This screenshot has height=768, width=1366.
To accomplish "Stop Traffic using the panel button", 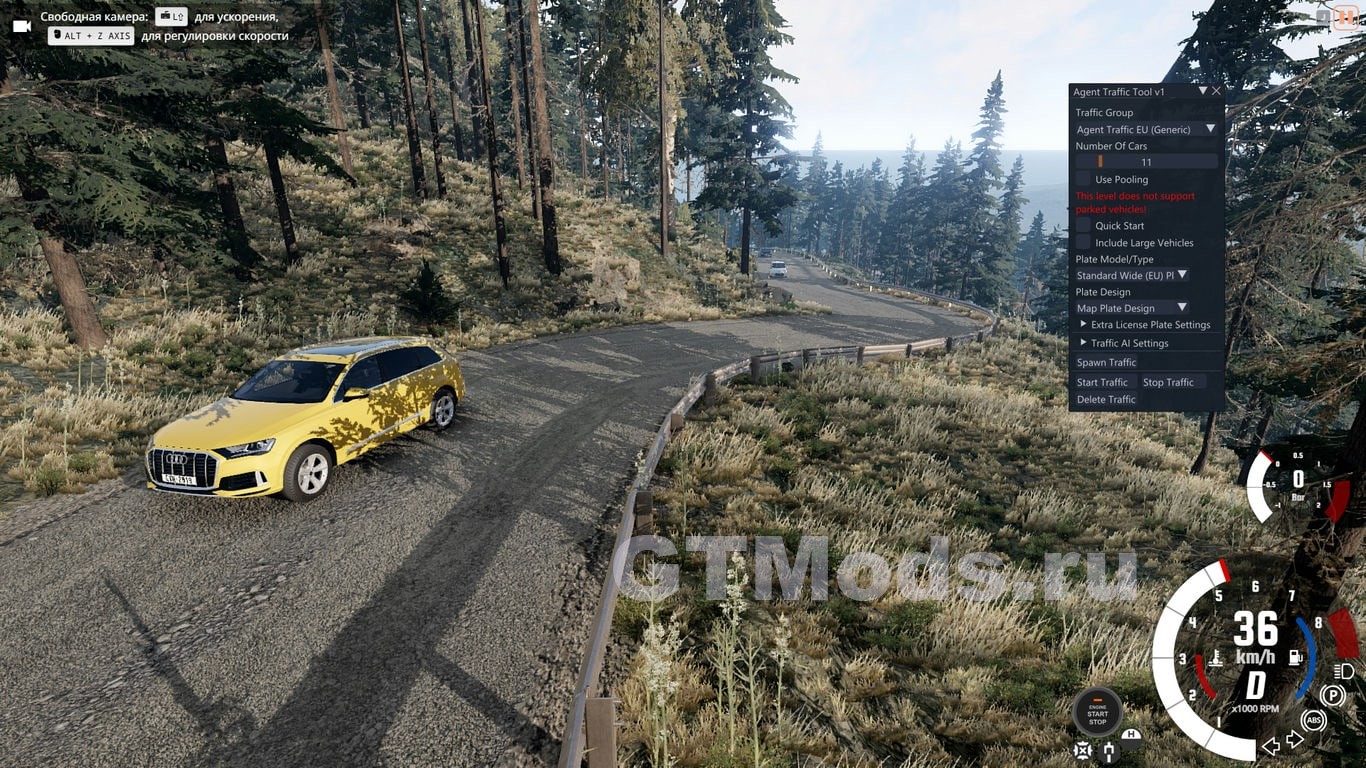I will (1168, 382).
